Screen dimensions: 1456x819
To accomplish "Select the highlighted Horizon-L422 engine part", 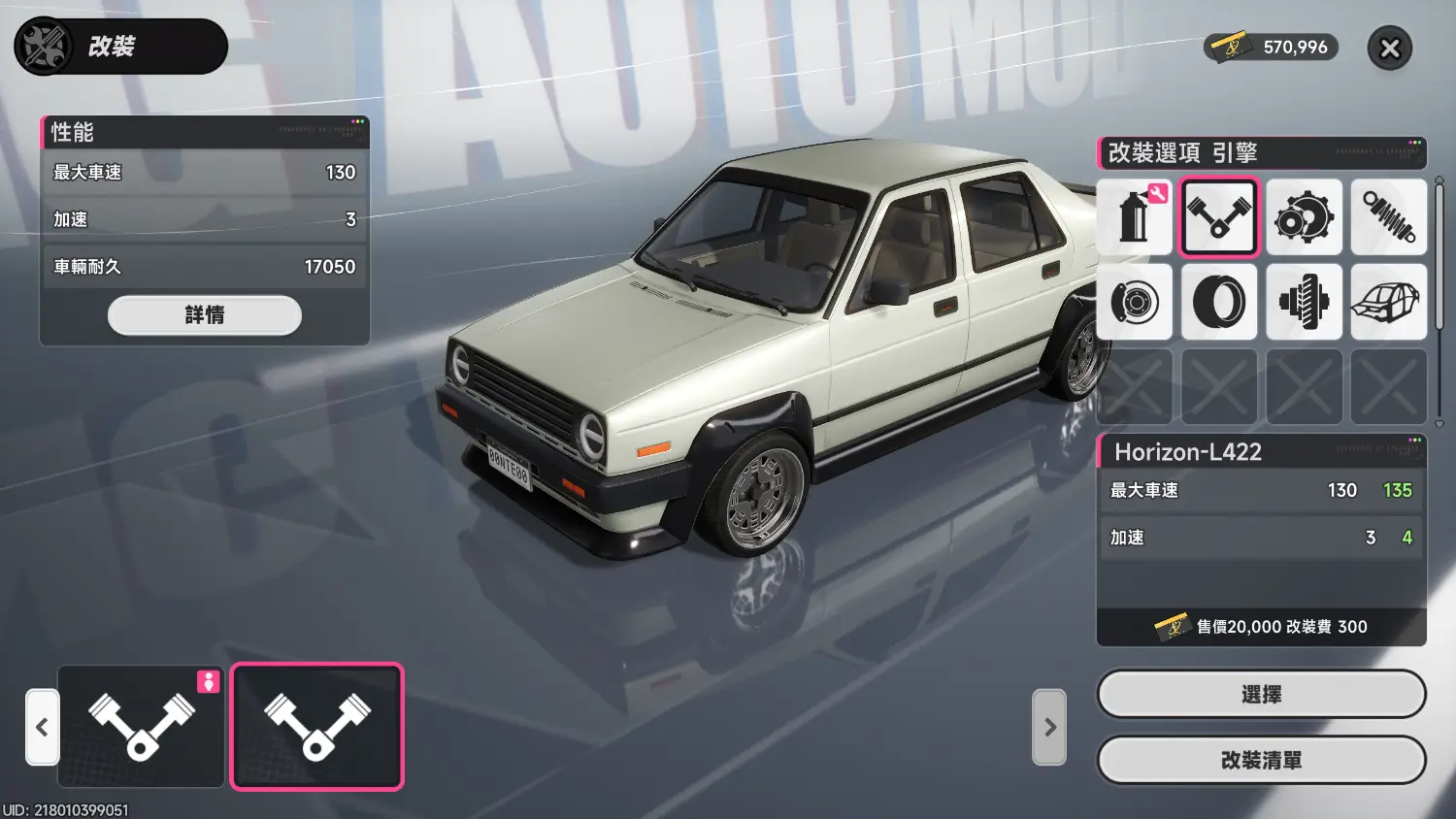I will click(x=316, y=726).
